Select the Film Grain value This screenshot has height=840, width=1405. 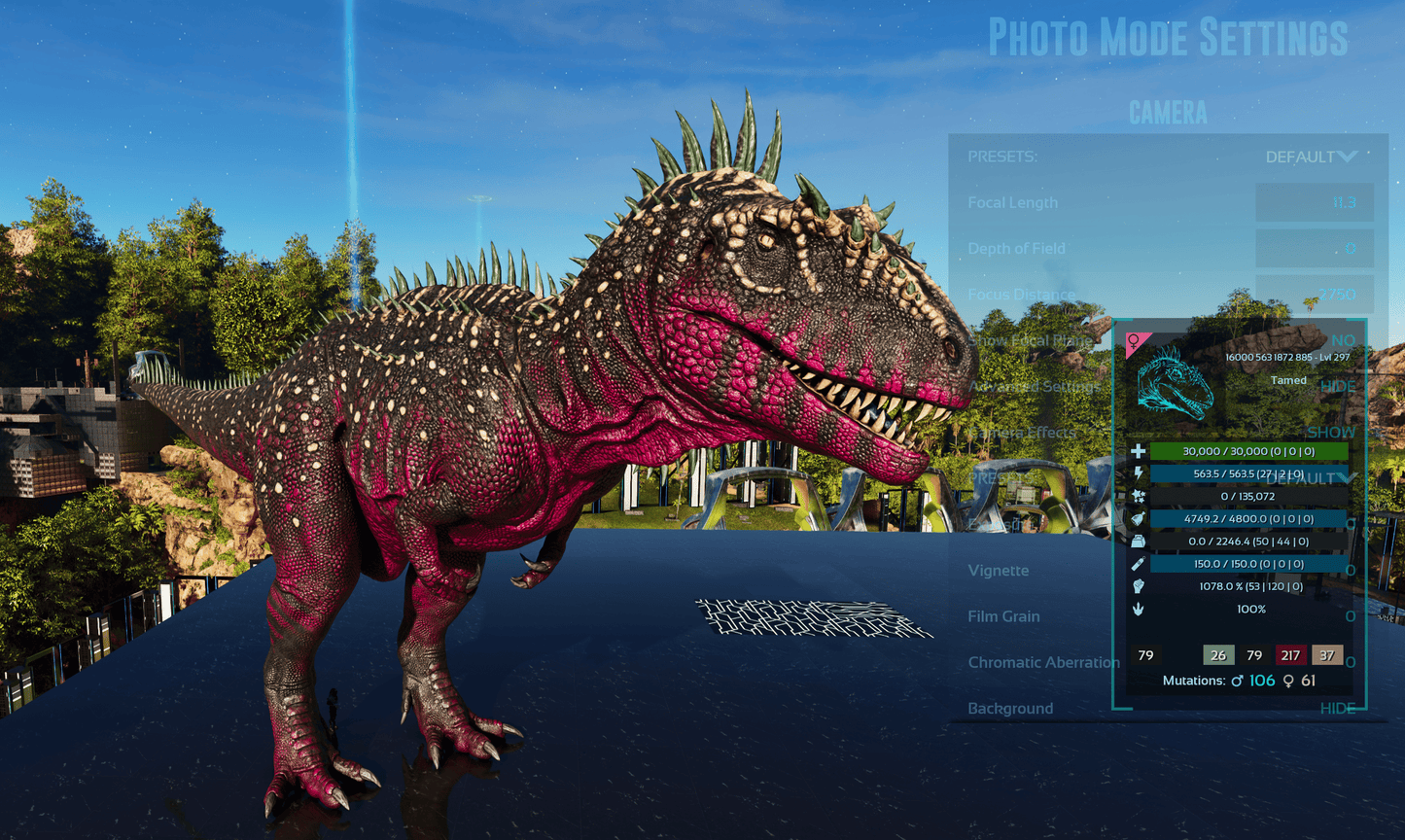[x=1350, y=616]
